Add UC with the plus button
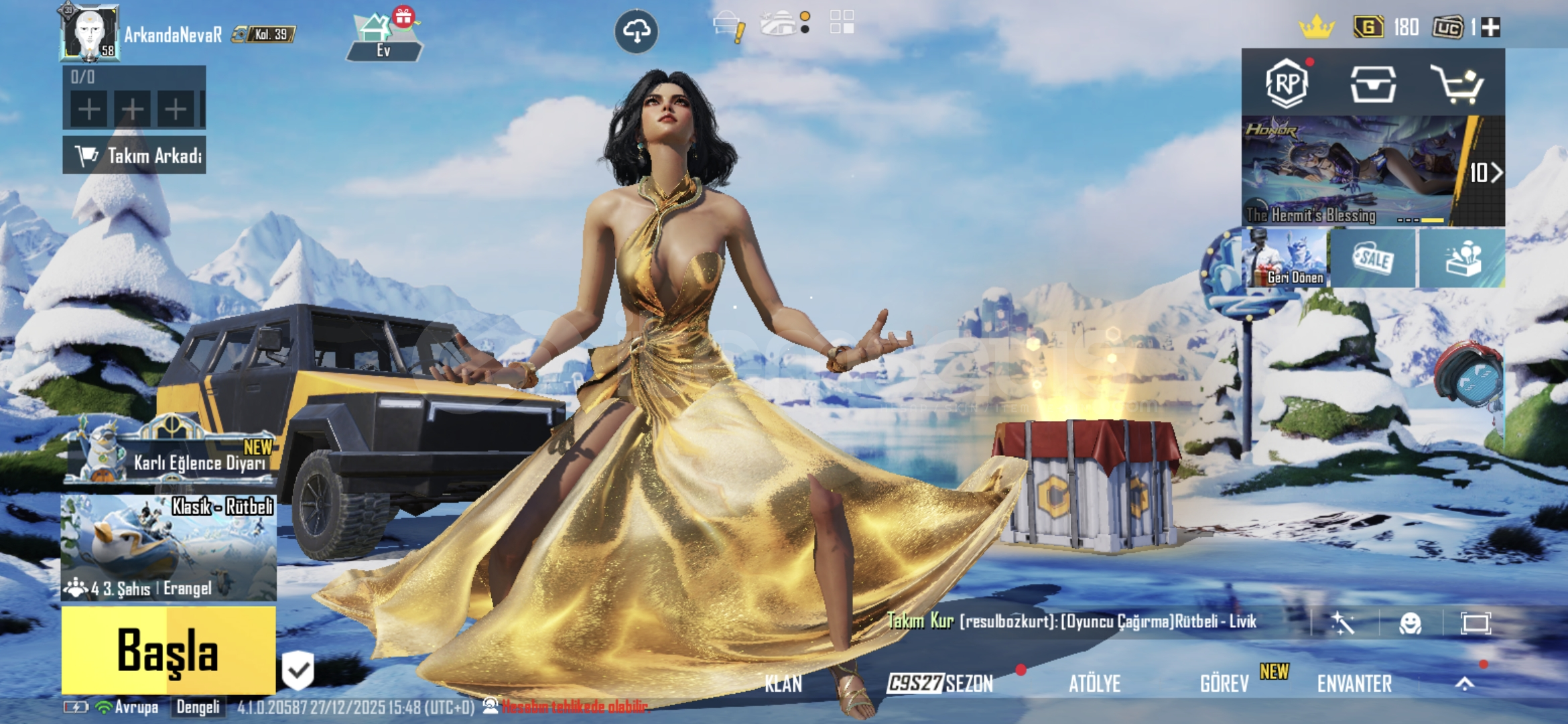 coord(1491,27)
